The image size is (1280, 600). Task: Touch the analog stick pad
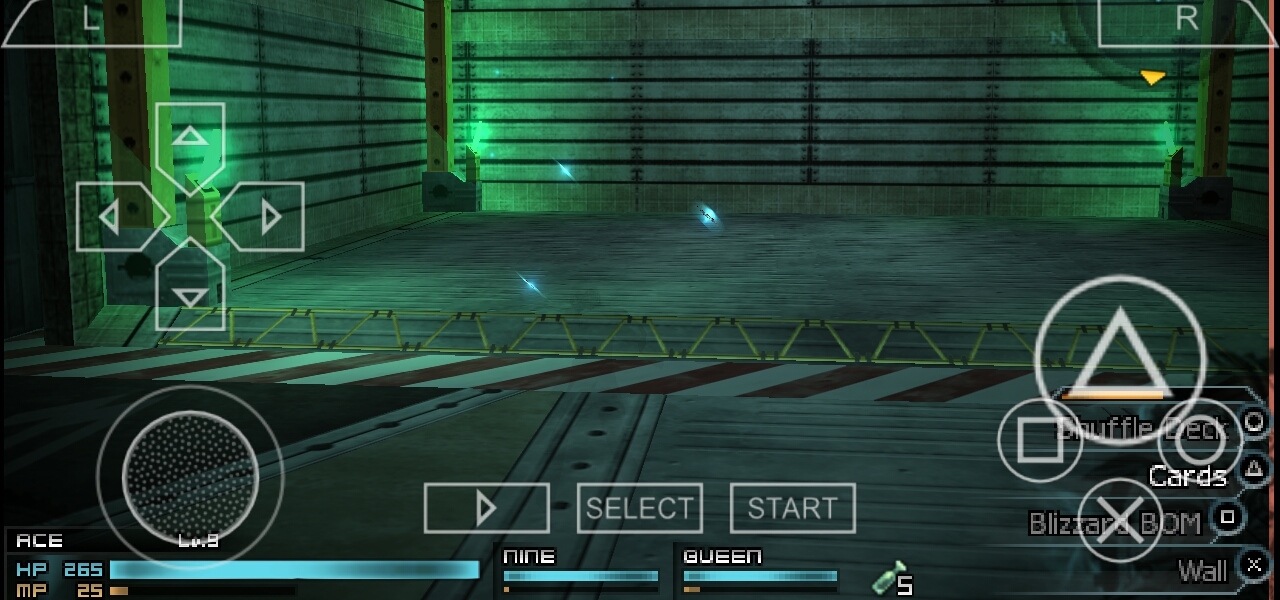(188, 478)
